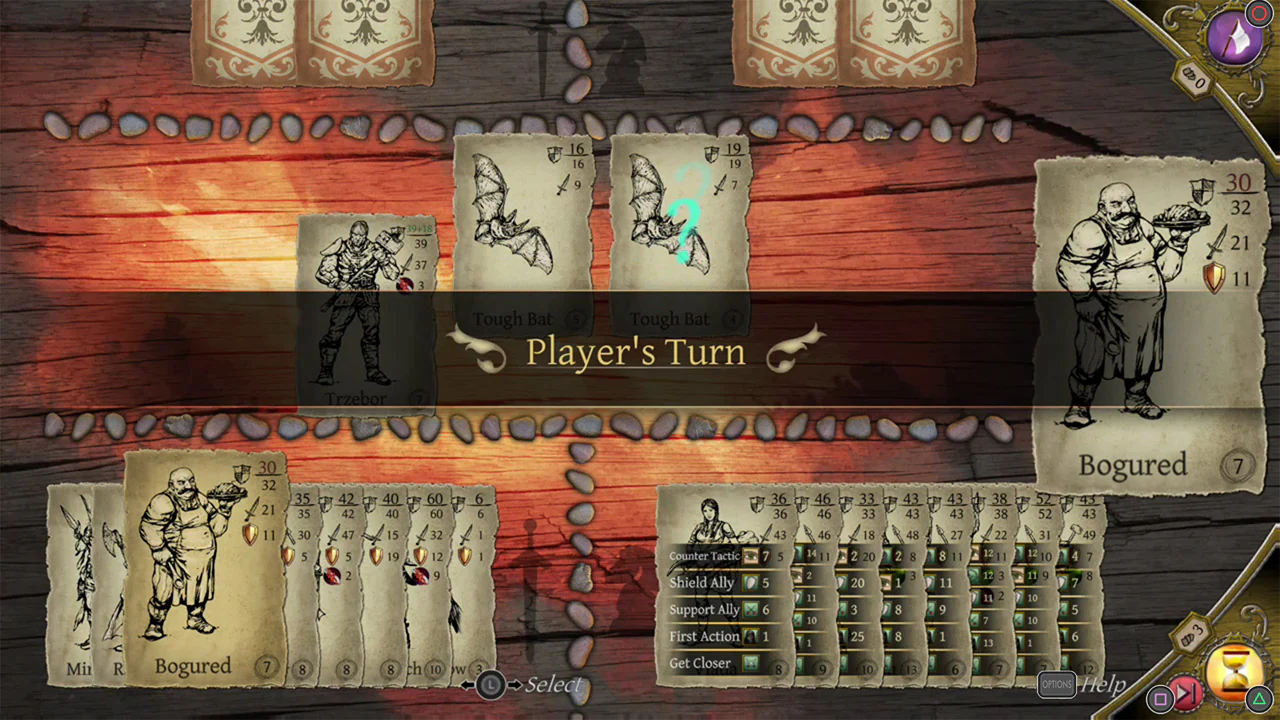Click the First Action portrait icon

(x=751, y=636)
